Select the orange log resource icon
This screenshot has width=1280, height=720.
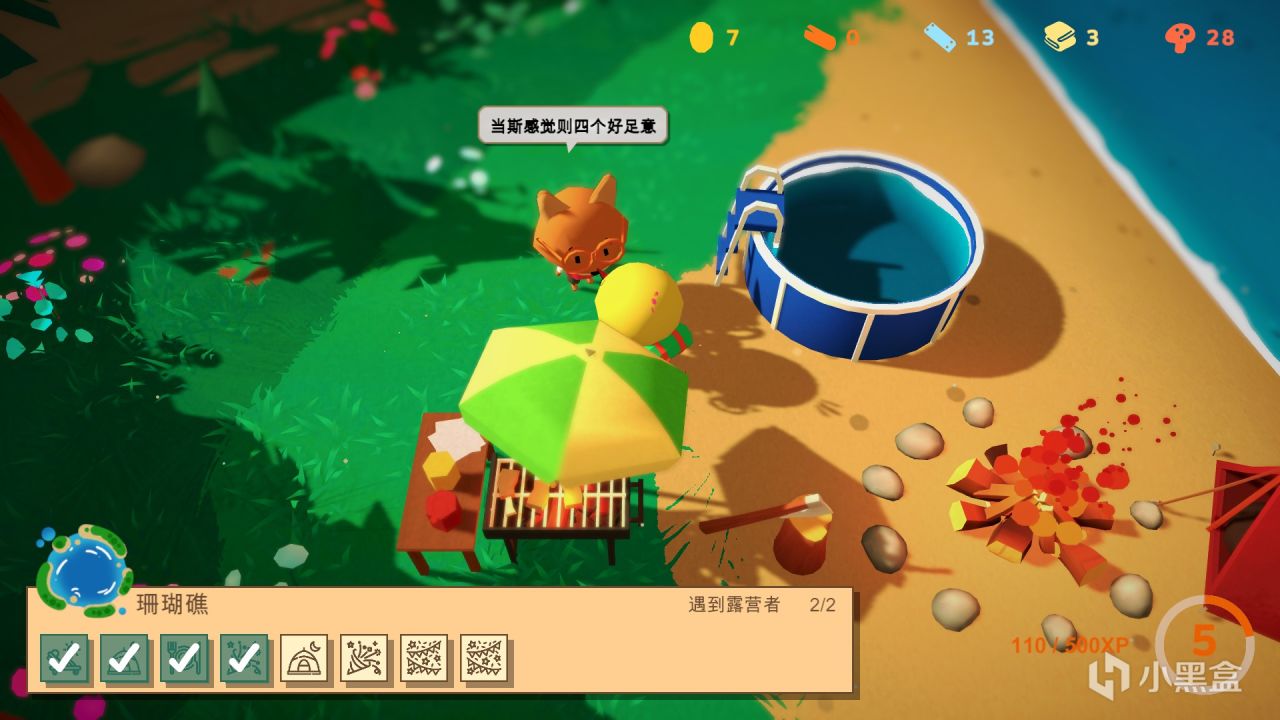[x=820, y=35]
